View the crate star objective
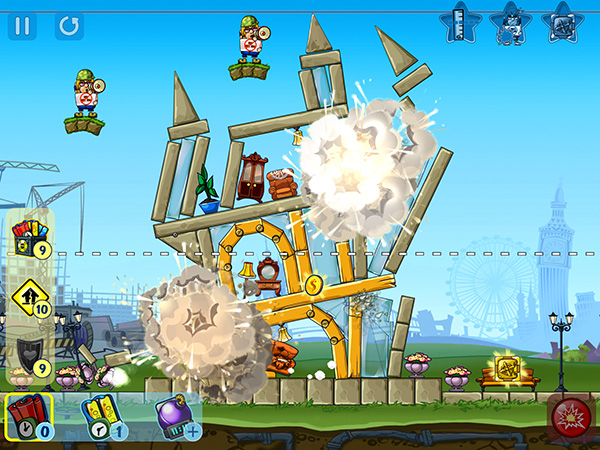Screen dimensions: 600x450 [x=561, y=22]
